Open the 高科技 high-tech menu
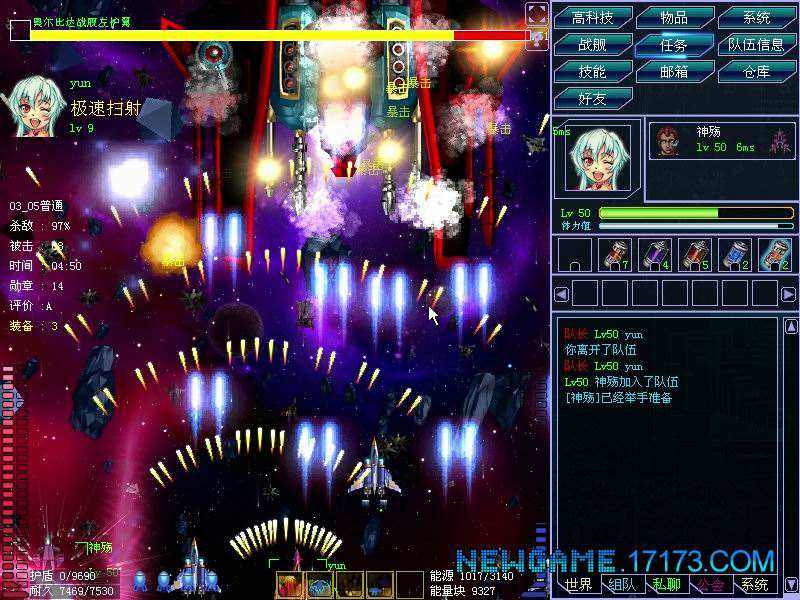Screen dimensions: 800x600 pos(592,18)
